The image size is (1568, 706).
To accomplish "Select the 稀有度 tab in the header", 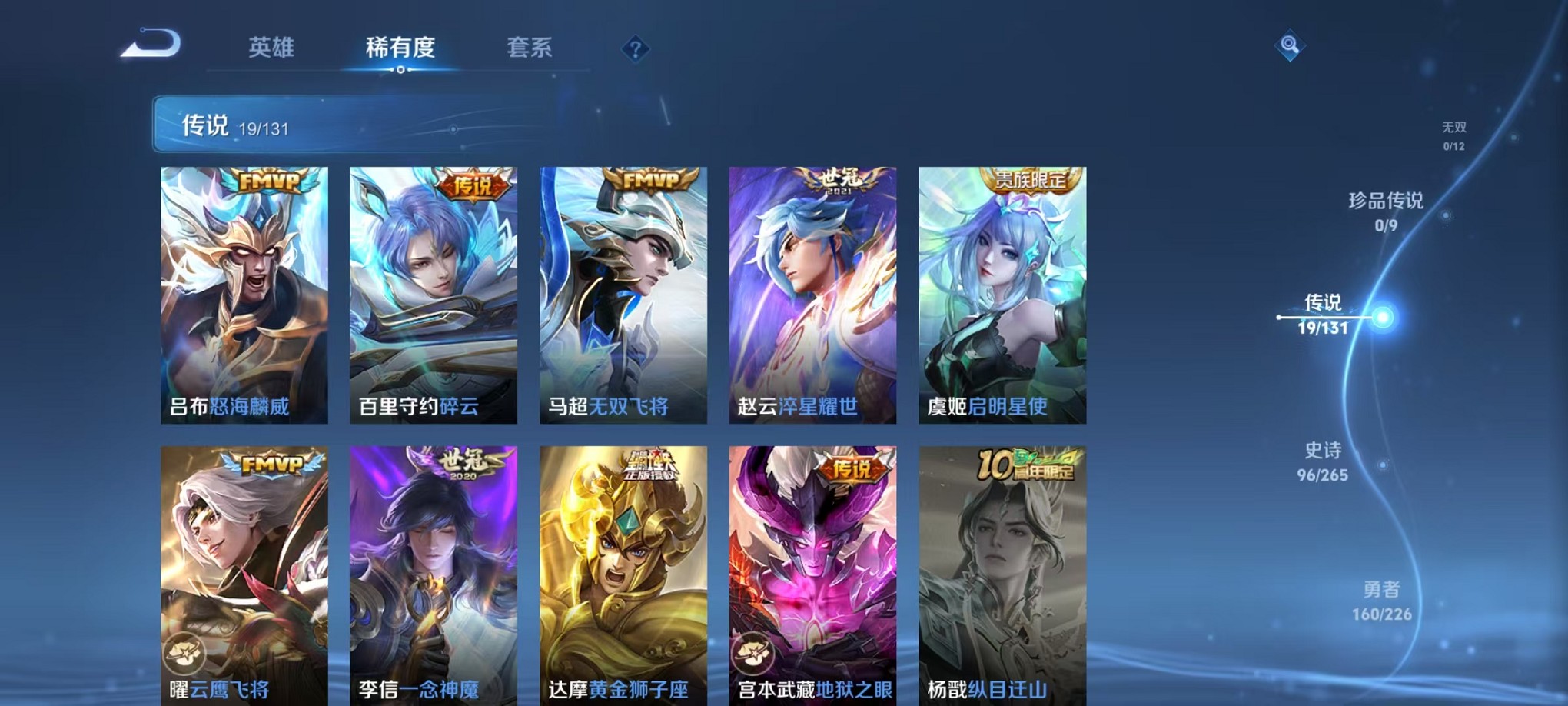I will pos(401,47).
